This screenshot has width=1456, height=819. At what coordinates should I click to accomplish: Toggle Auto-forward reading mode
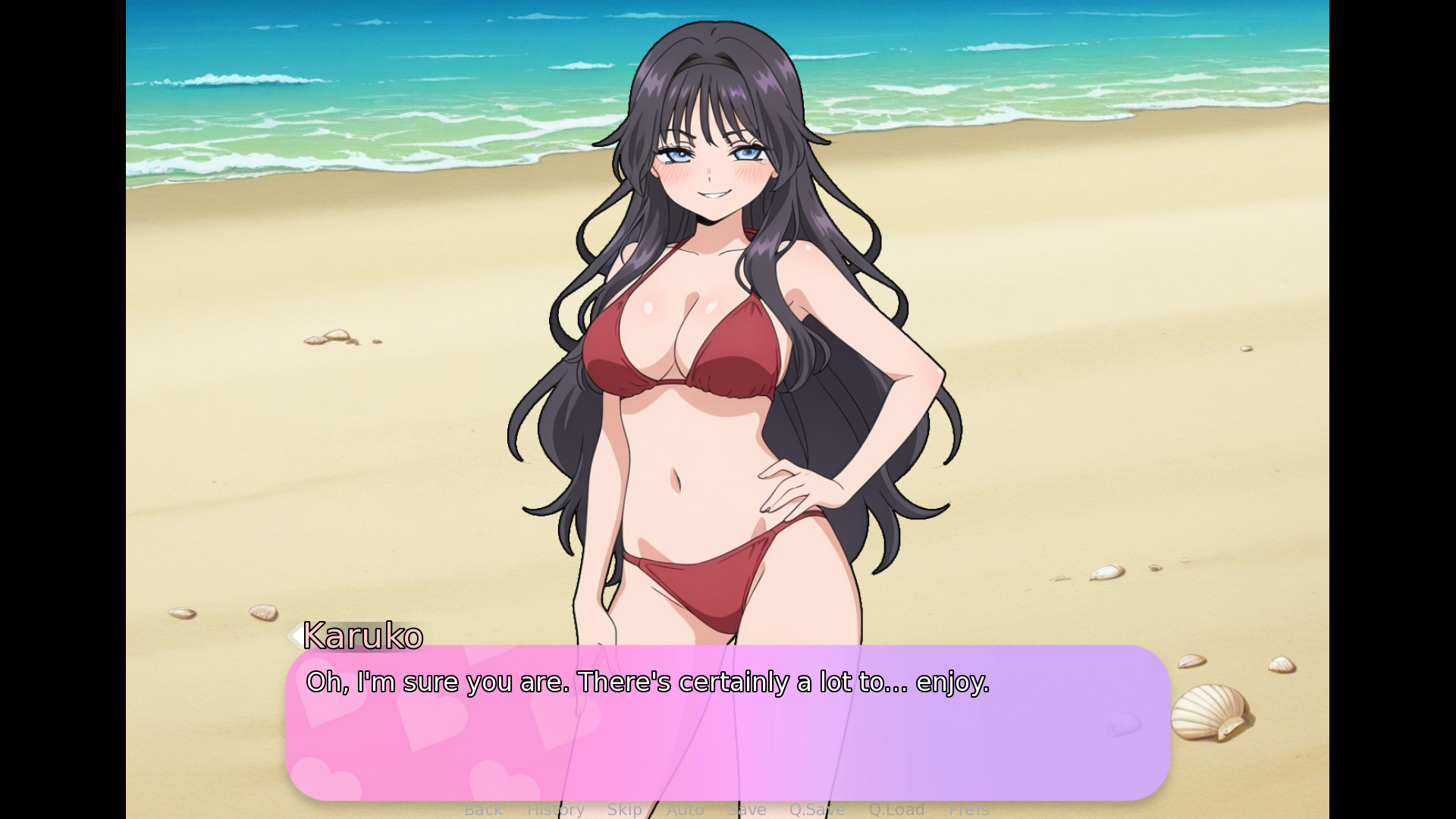[686, 809]
